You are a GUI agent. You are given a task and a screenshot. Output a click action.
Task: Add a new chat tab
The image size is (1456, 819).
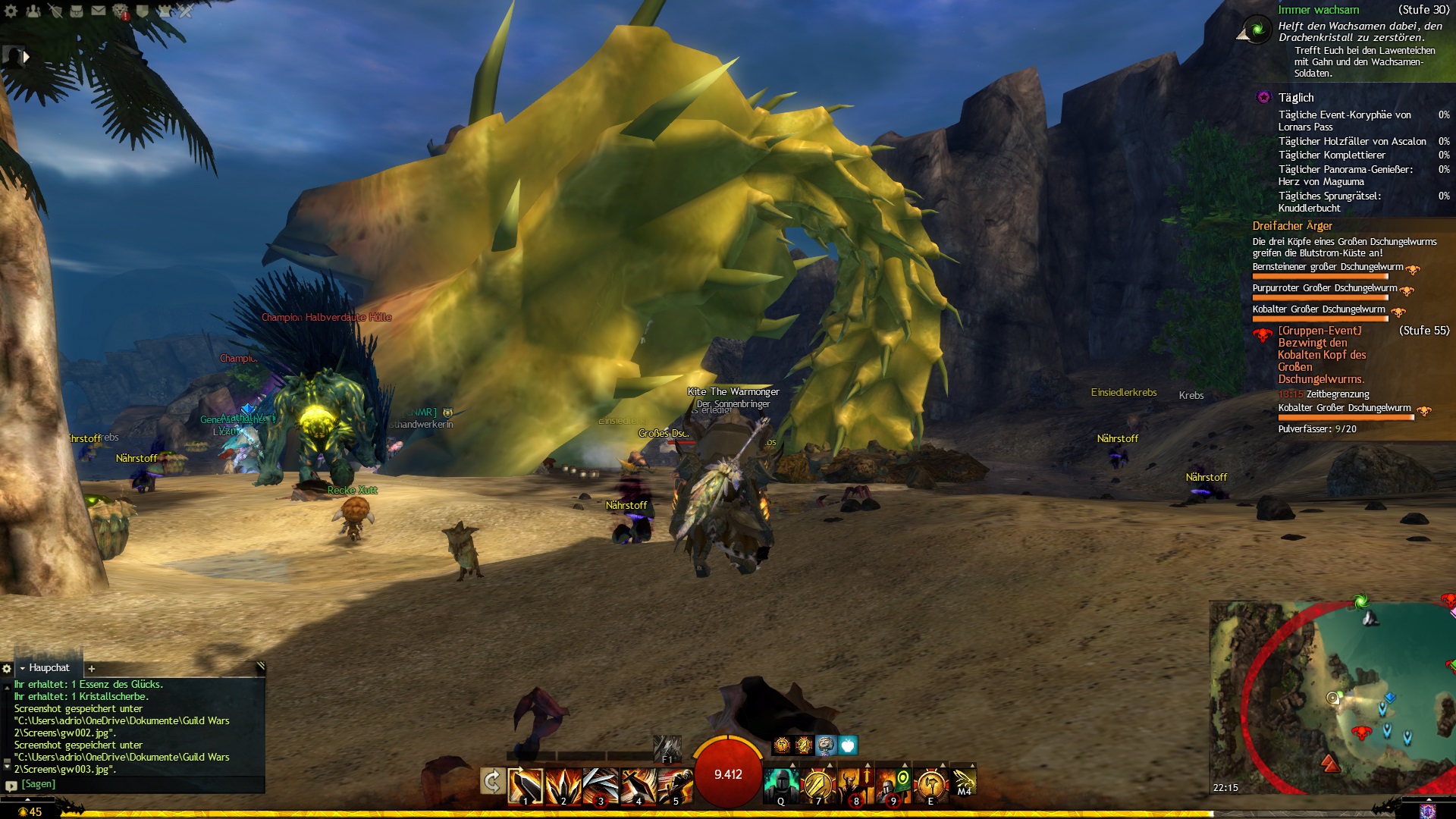click(x=92, y=668)
